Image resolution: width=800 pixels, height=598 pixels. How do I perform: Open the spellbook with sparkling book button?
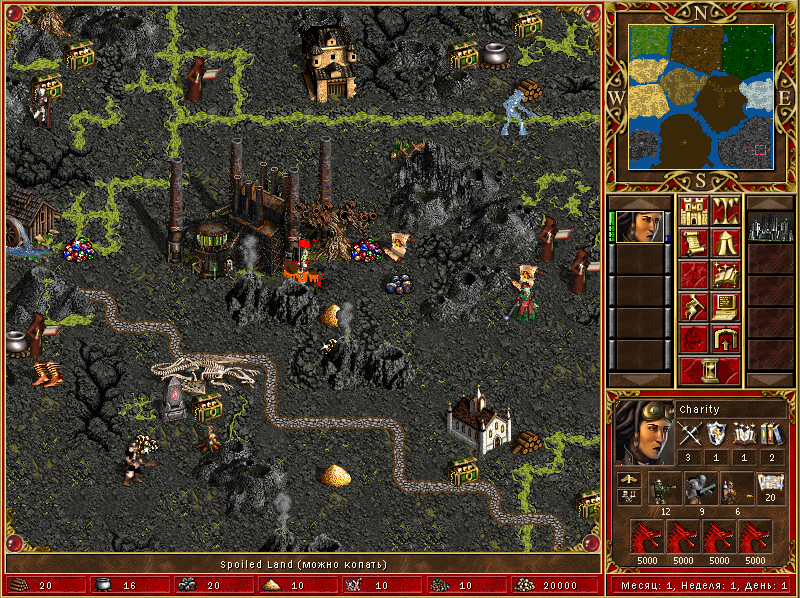click(x=724, y=275)
